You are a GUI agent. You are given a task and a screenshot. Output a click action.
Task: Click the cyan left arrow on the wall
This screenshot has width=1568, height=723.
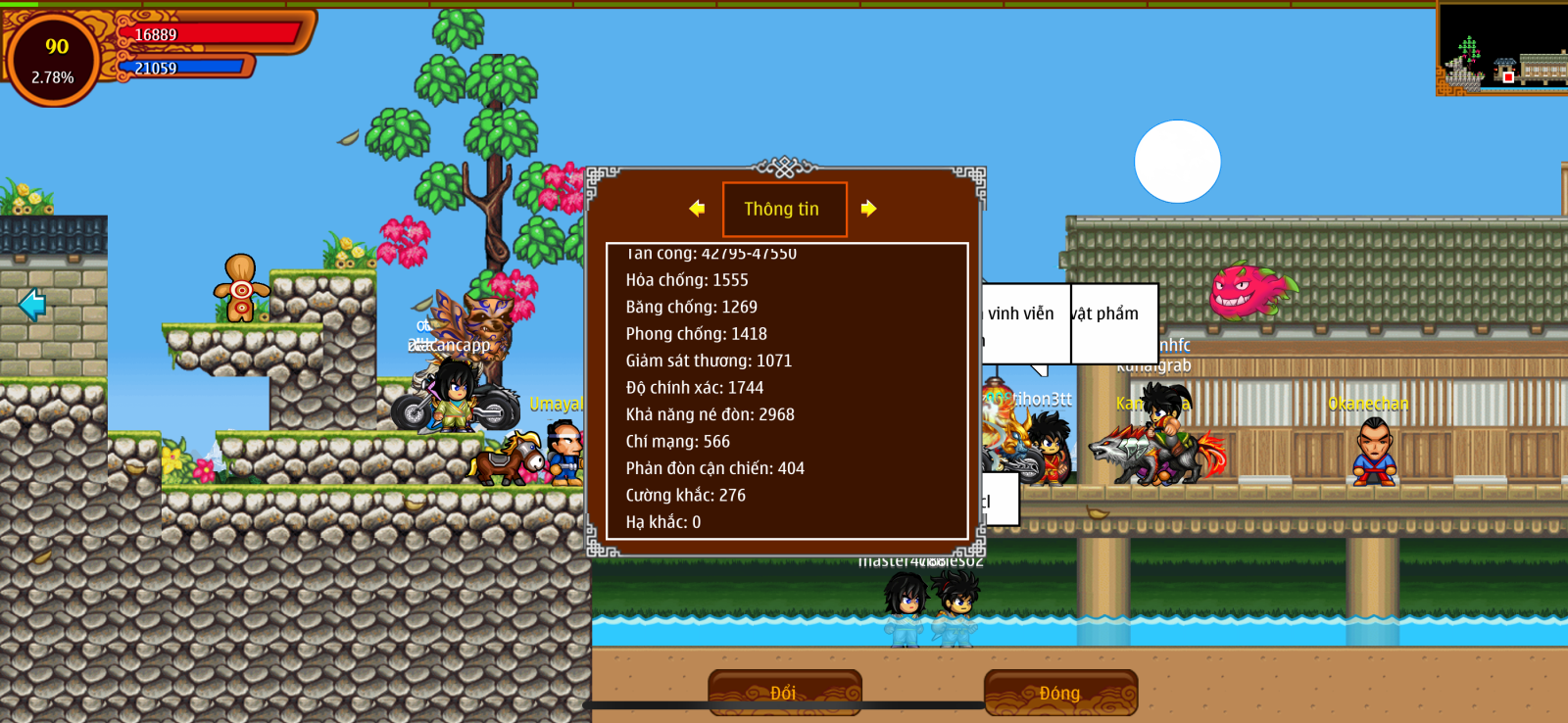pos(32,305)
